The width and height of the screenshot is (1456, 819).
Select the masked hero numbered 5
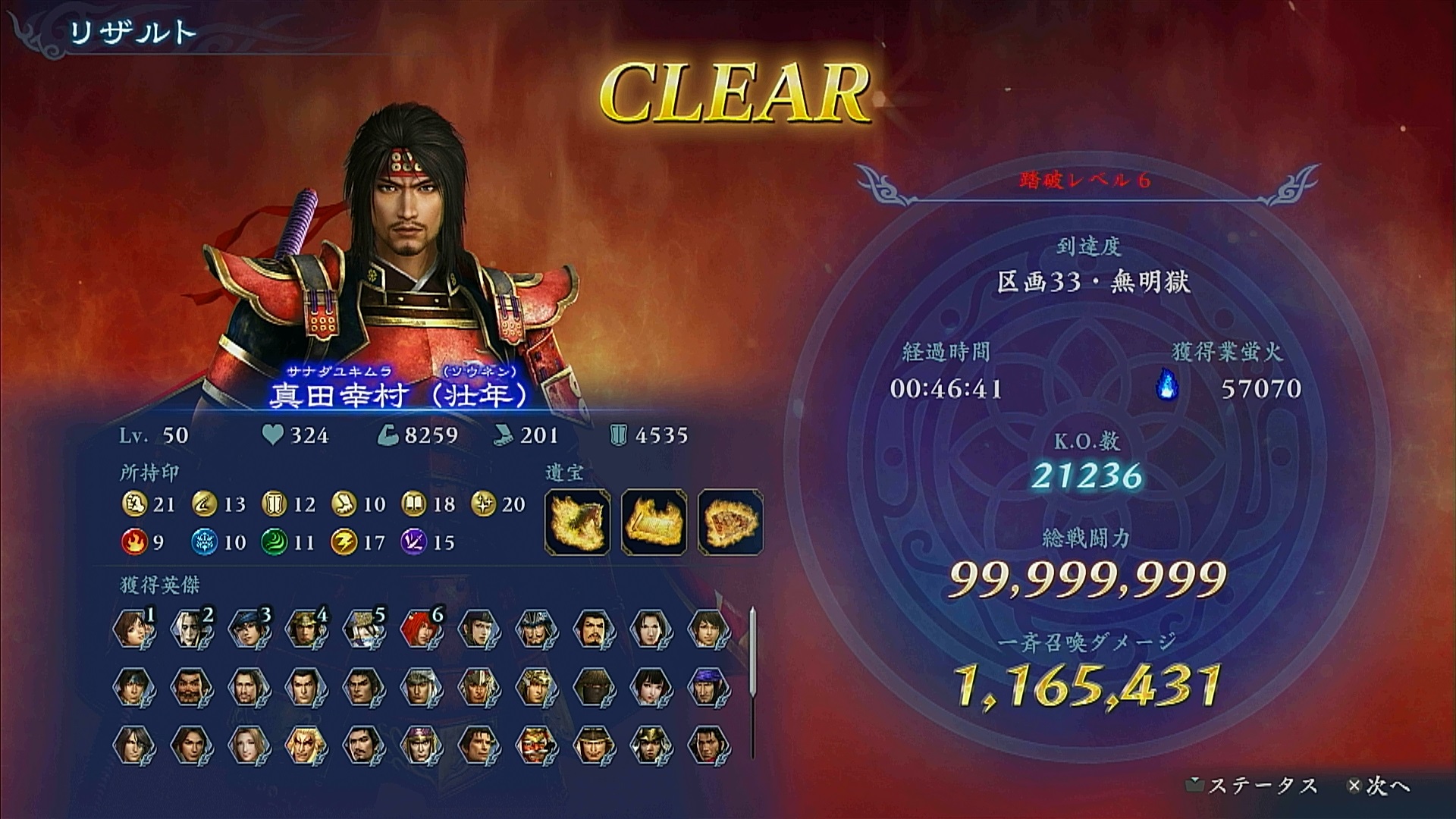(364, 629)
